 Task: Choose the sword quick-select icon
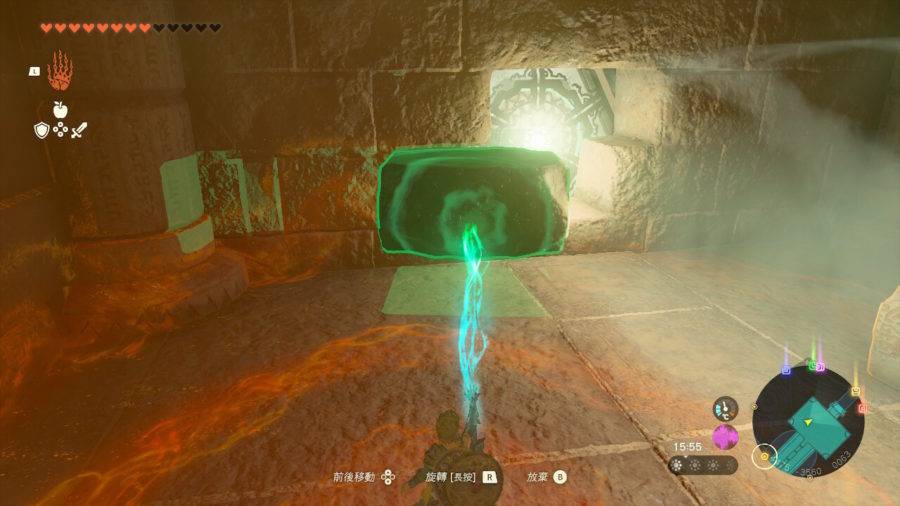[x=79, y=130]
